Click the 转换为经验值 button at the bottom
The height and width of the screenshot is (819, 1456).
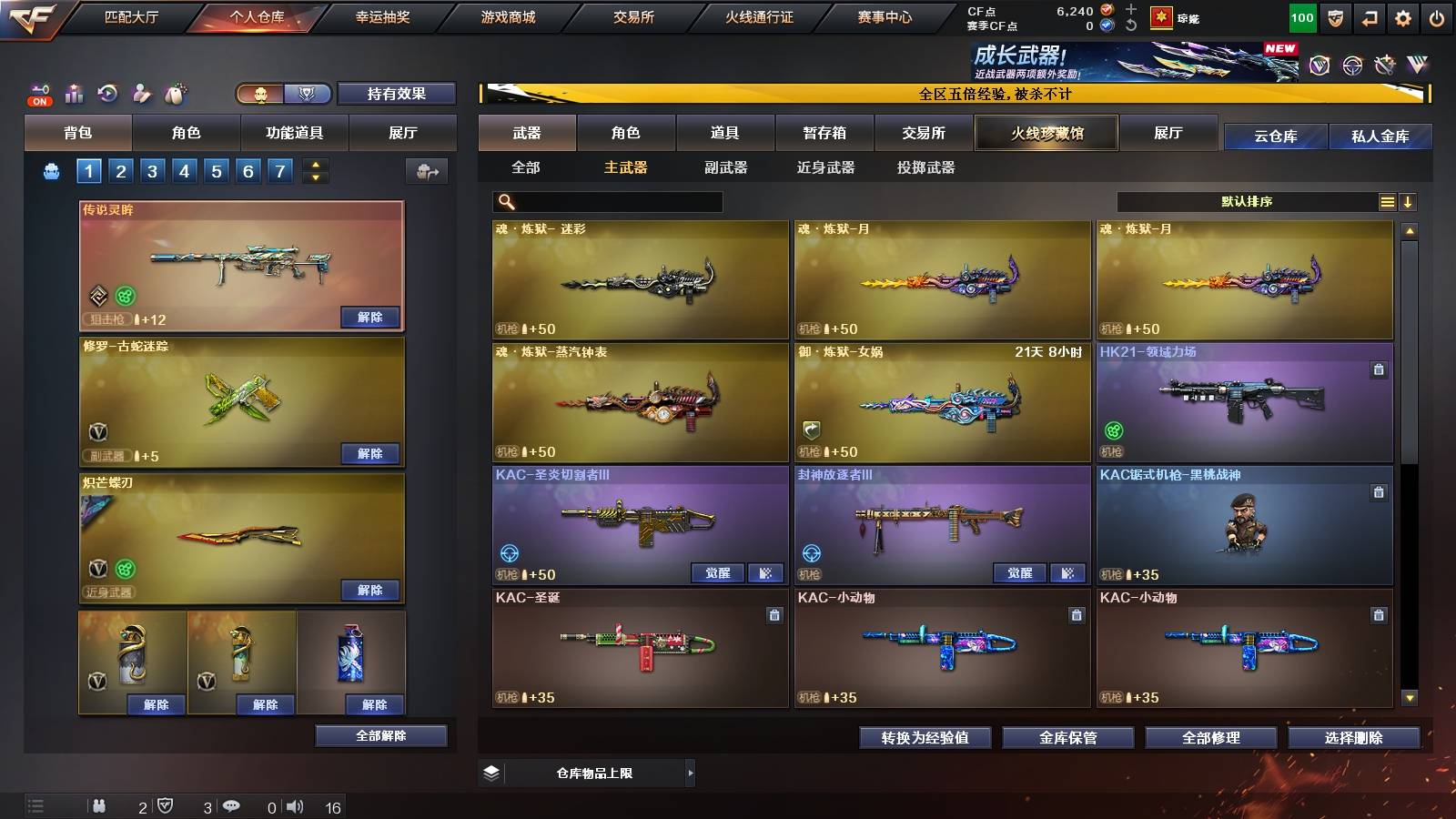(x=925, y=738)
